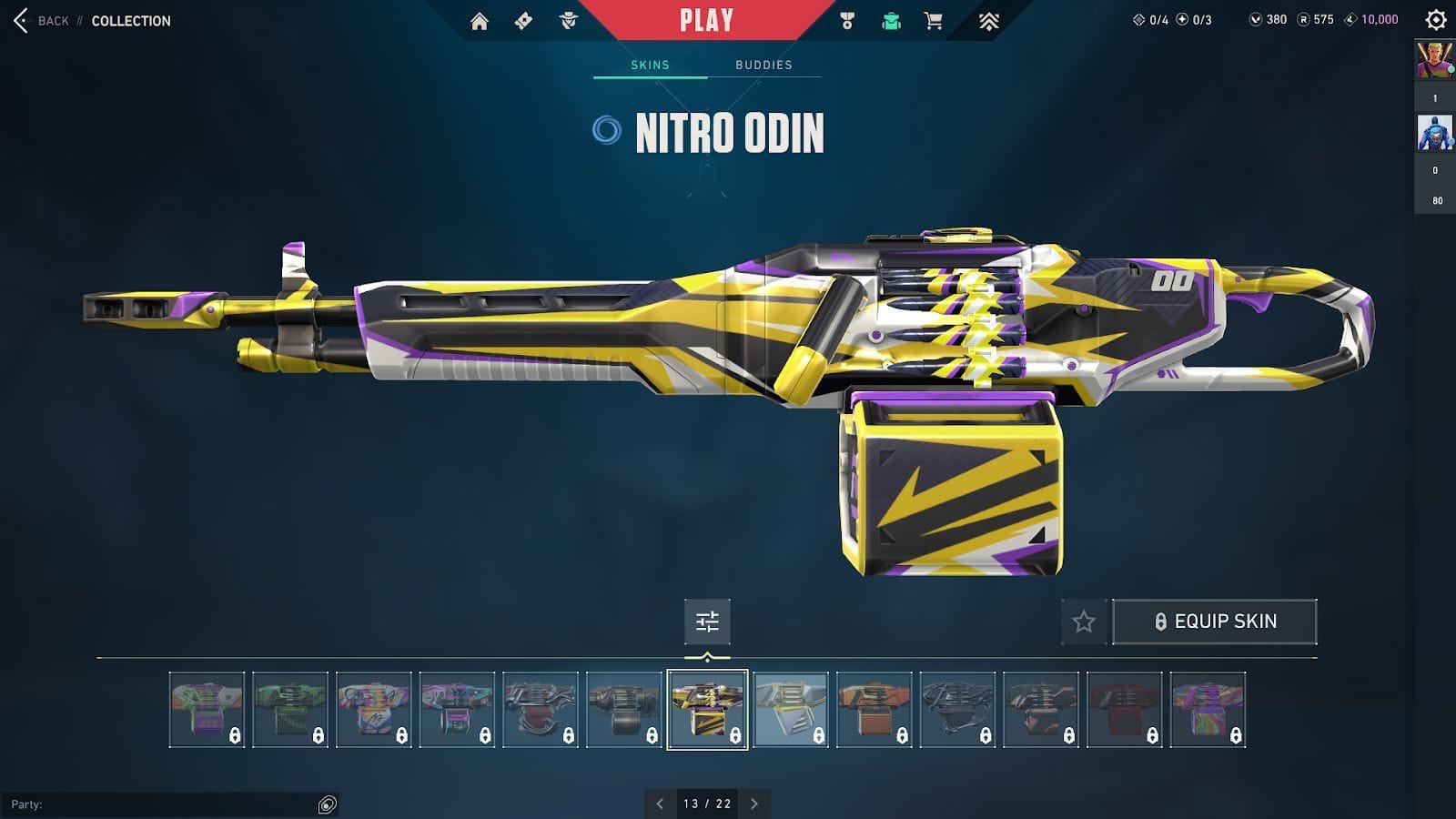Select the green Odin skin thumbnail
Viewport: 1456px width, 819px height.
point(291,710)
